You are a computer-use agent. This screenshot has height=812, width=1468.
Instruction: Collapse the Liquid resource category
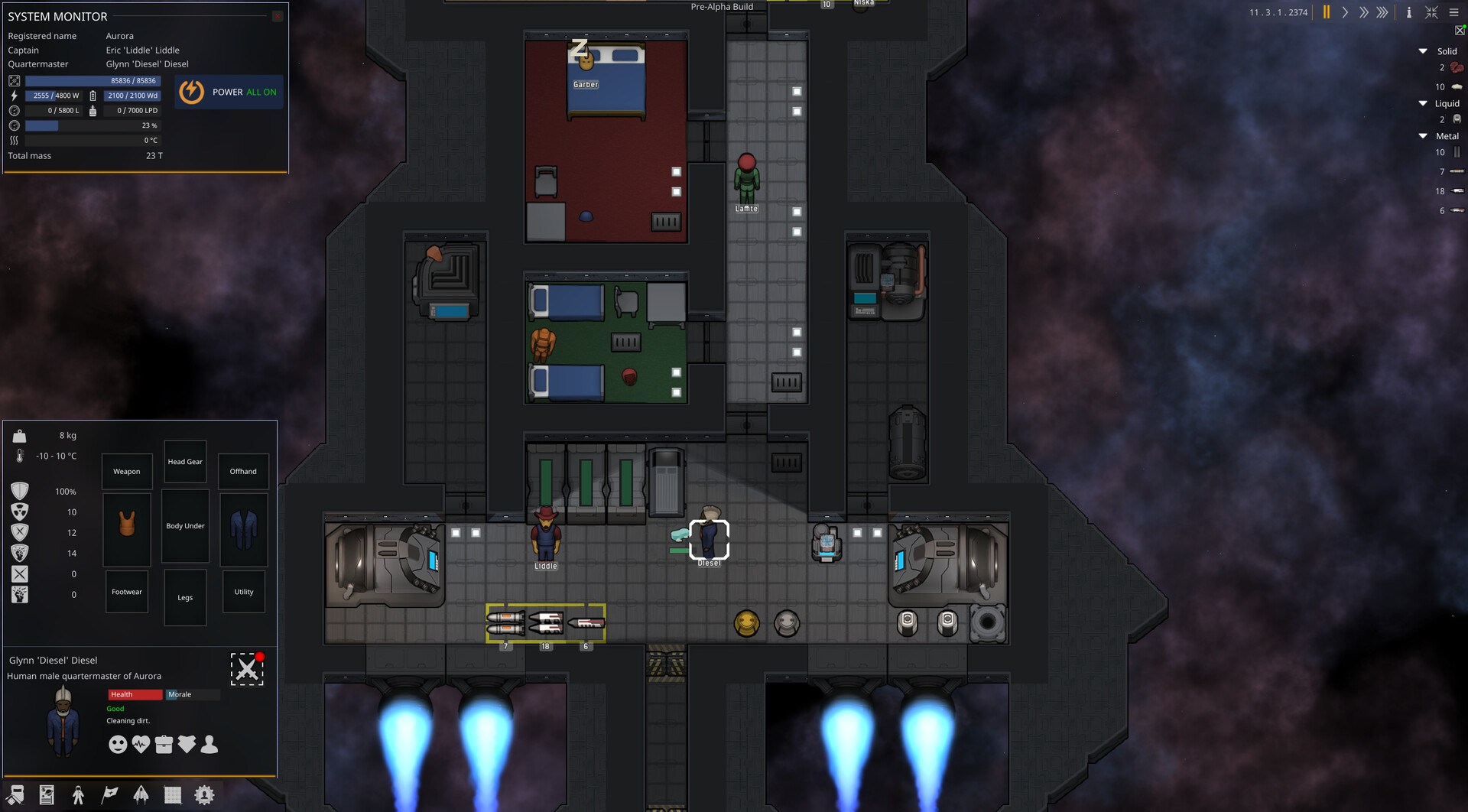1423,103
